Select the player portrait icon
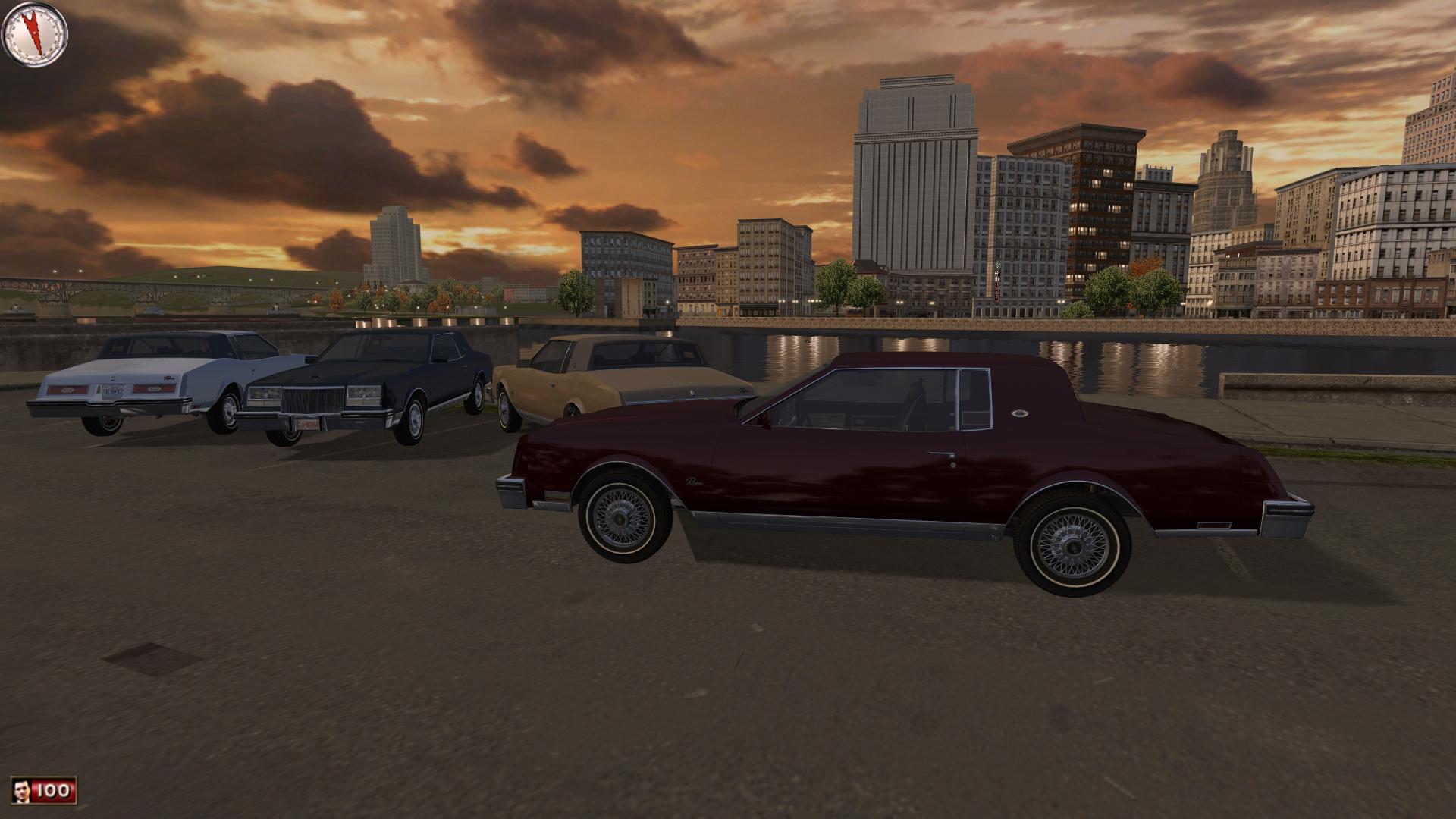Image resolution: width=1456 pixels, height=819 pixels. pos(21,791)
